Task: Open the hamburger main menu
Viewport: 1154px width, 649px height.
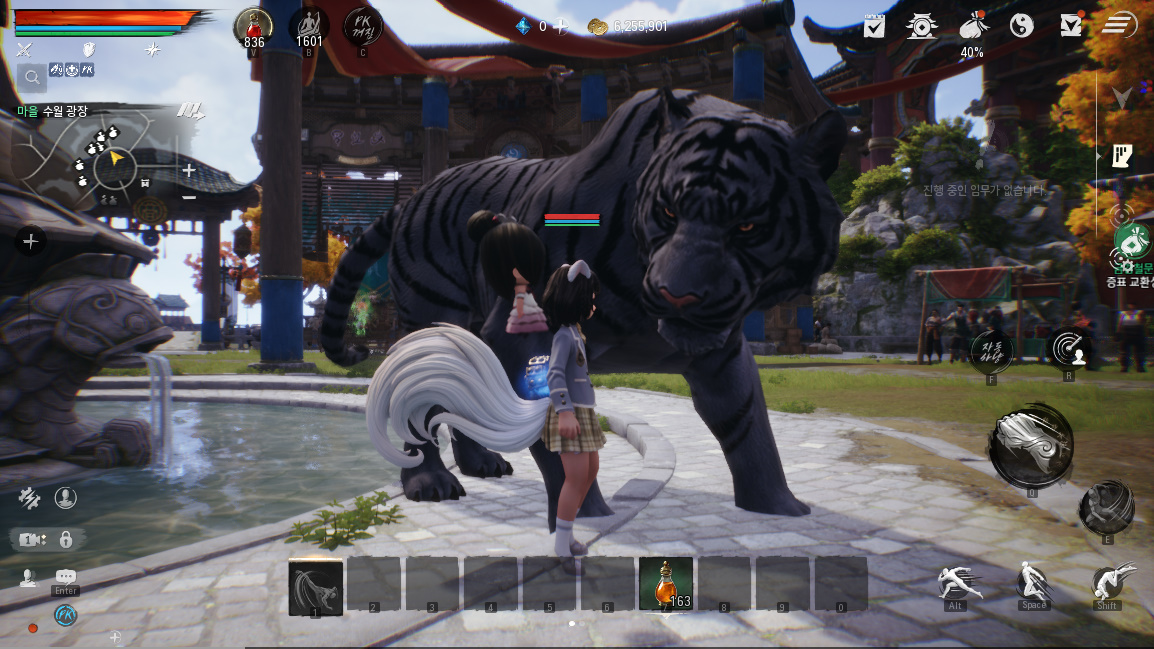Action: tap(1119, 25)
